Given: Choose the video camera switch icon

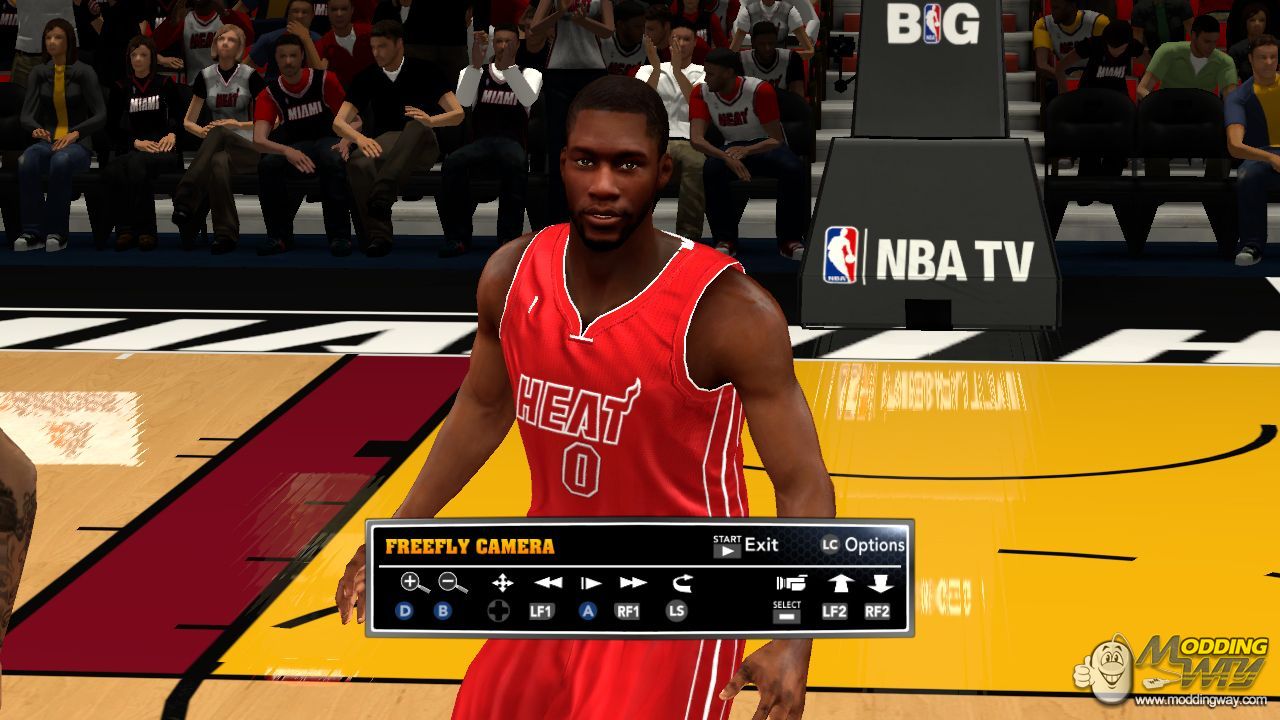Looking at the screenshot, I should [x=790, y=582].
